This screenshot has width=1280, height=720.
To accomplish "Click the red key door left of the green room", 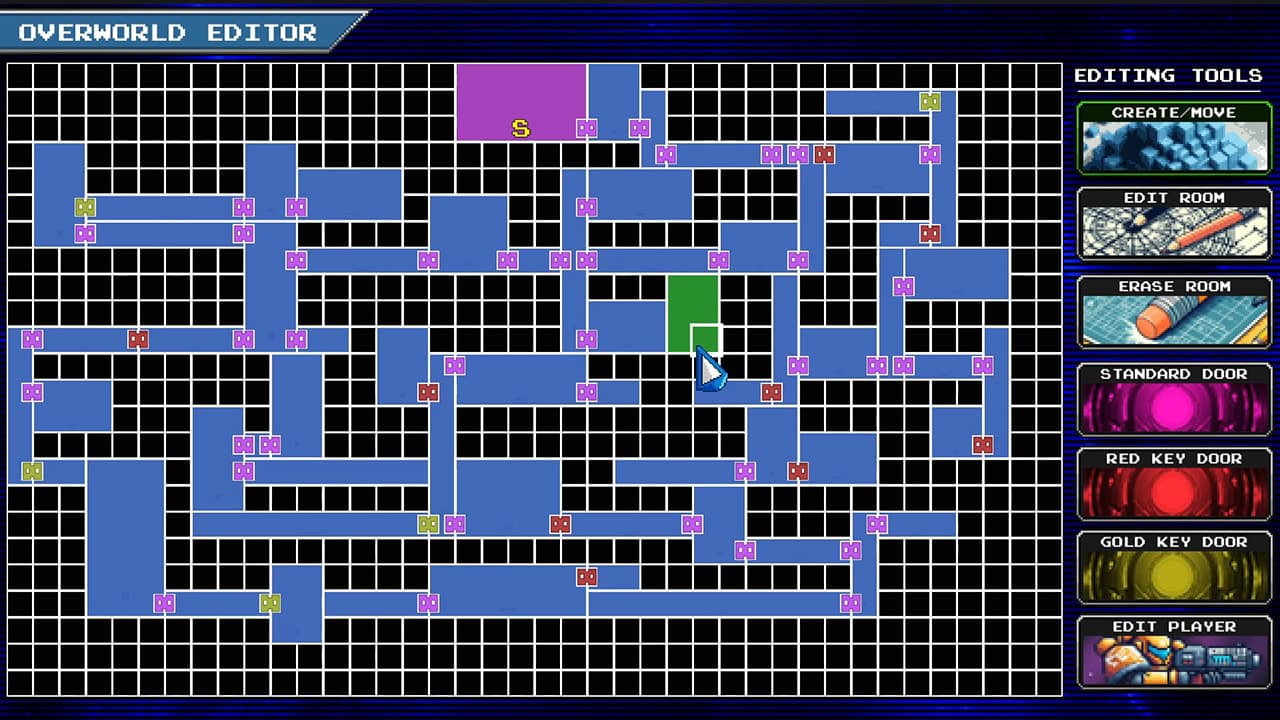I will [x=428, y=392].
